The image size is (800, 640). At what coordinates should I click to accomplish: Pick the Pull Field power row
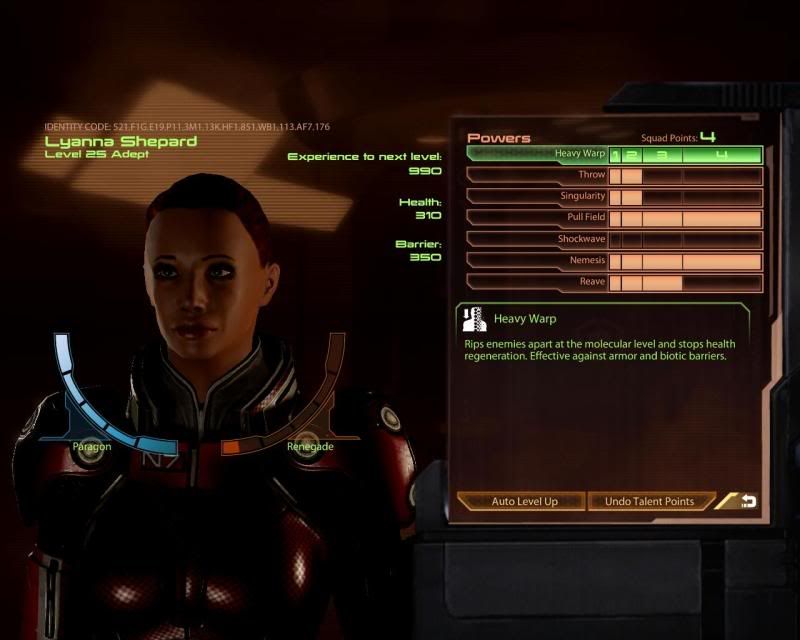(538, 218)
